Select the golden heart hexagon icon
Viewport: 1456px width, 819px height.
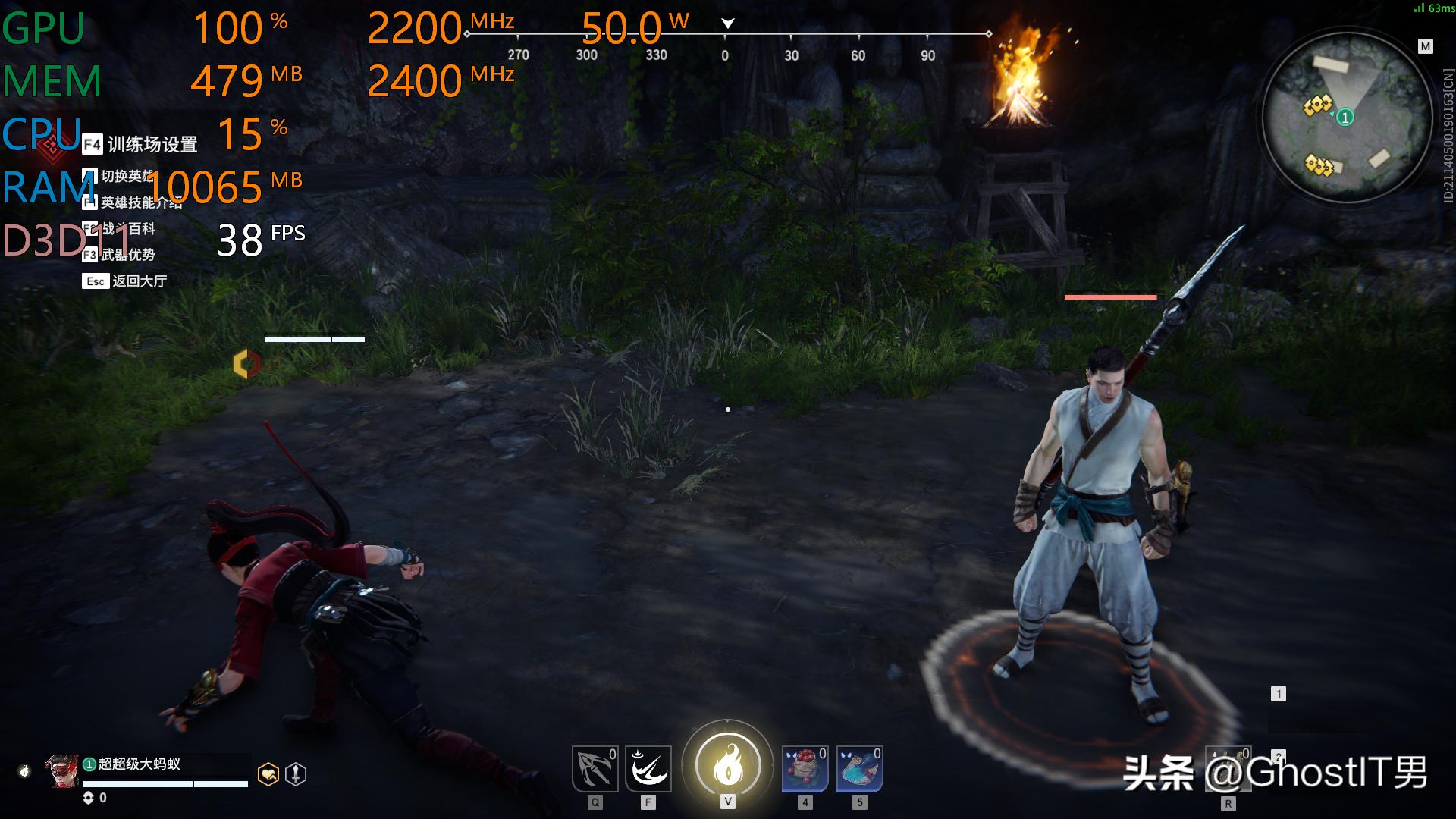(x=268, y=774)
